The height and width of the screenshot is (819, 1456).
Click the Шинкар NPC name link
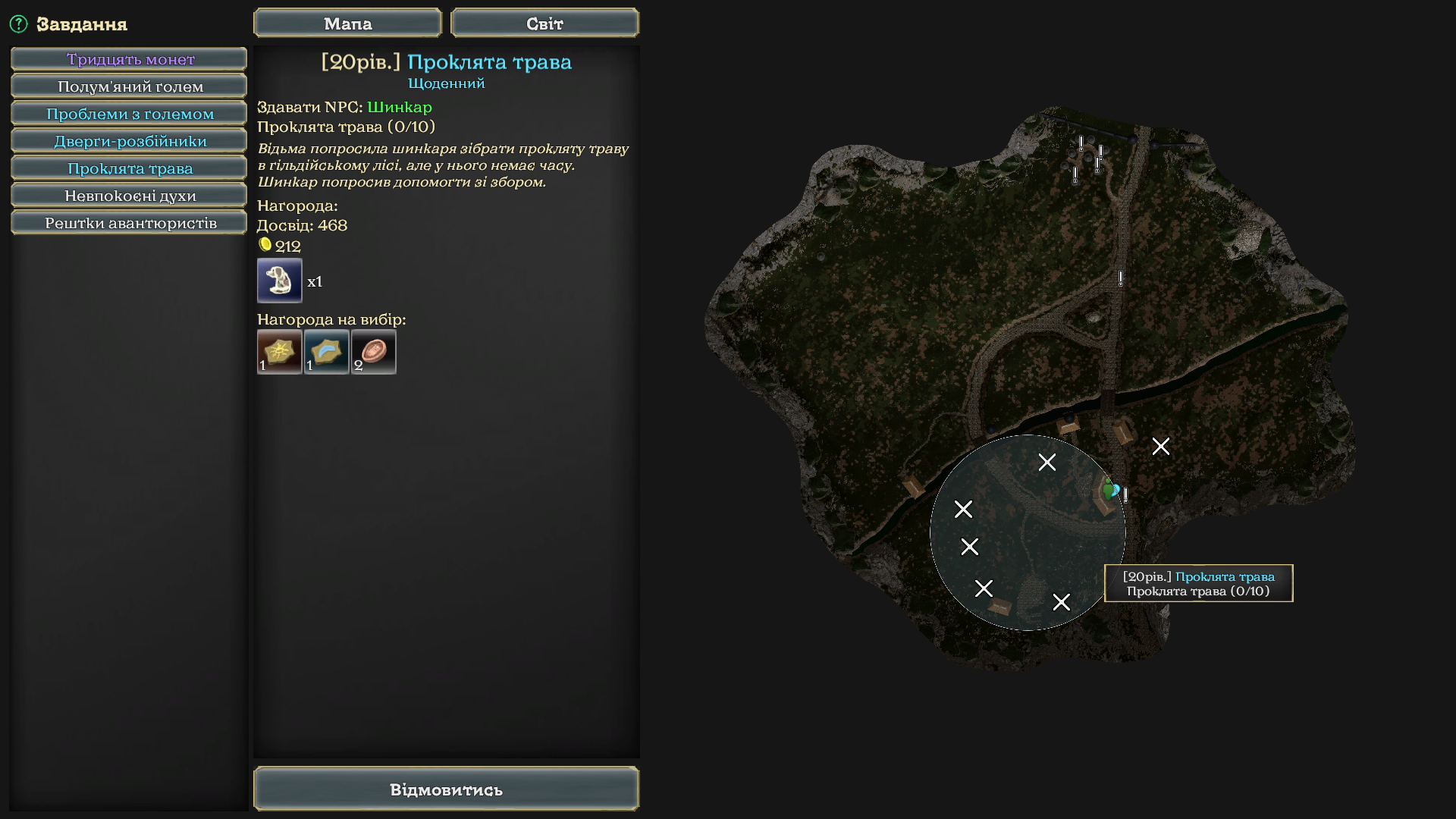pos(400,107)
